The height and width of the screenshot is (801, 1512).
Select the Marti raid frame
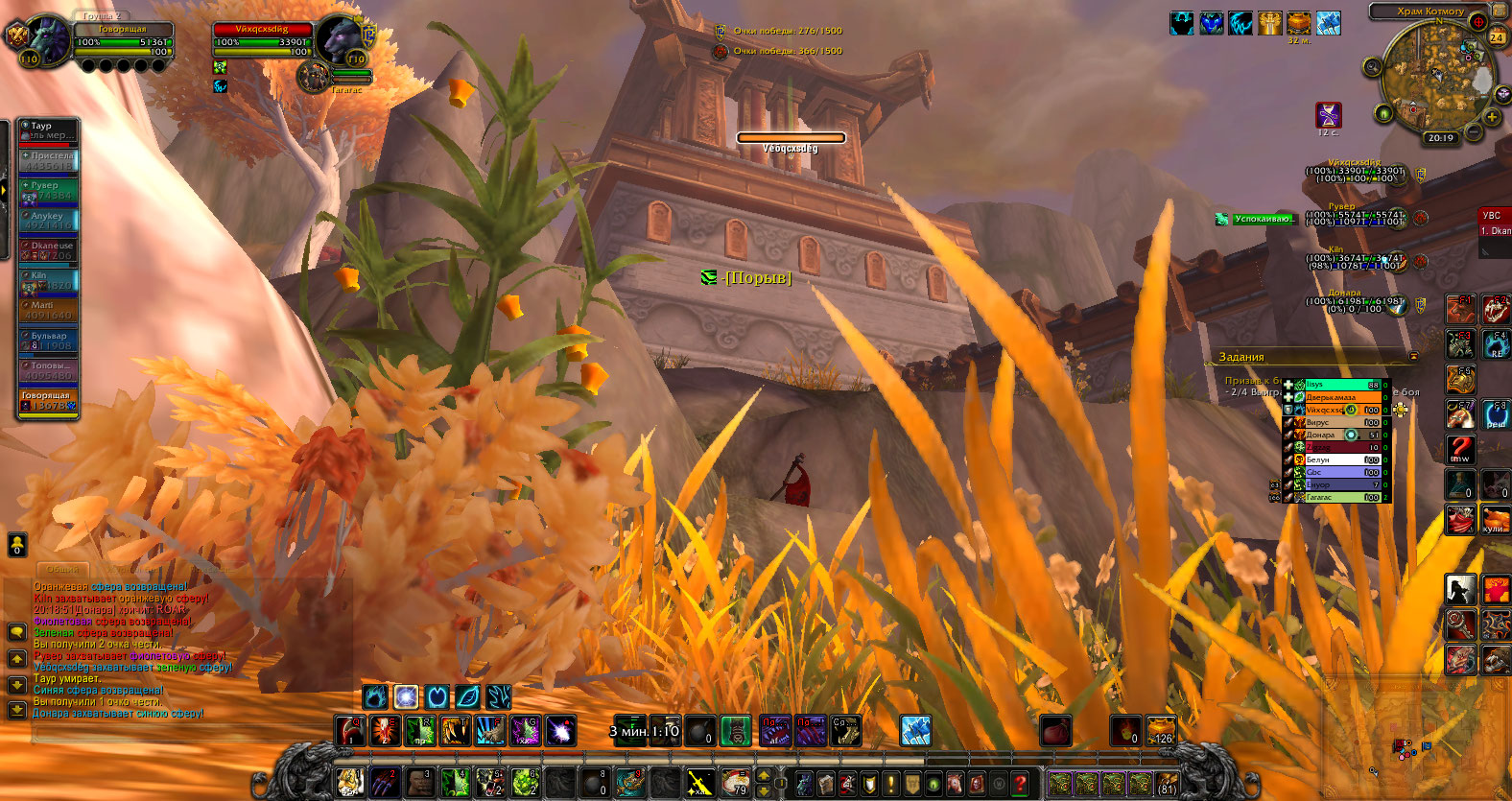[48, 310]
